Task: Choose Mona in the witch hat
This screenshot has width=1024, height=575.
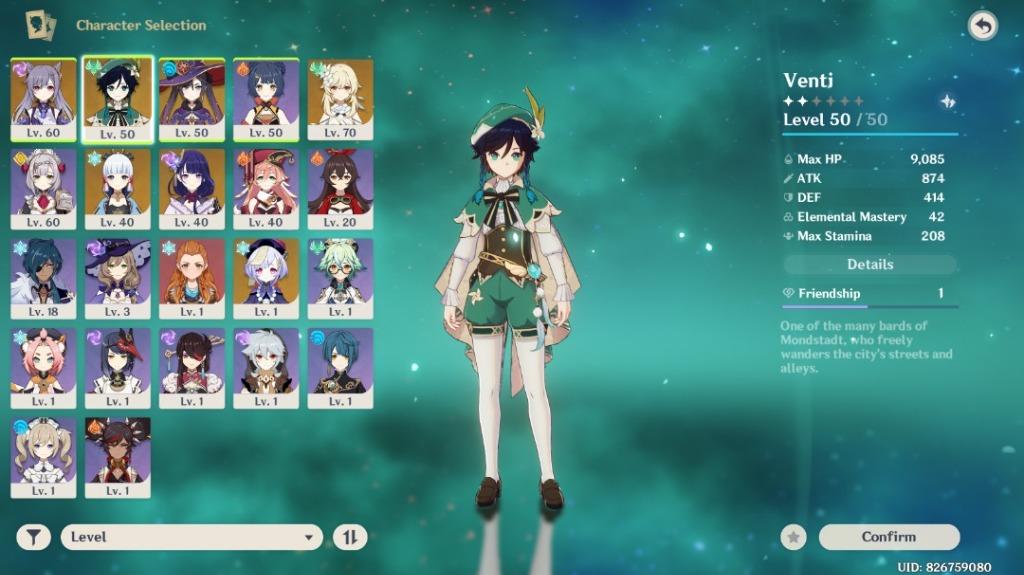Action: tap(192, 97)
